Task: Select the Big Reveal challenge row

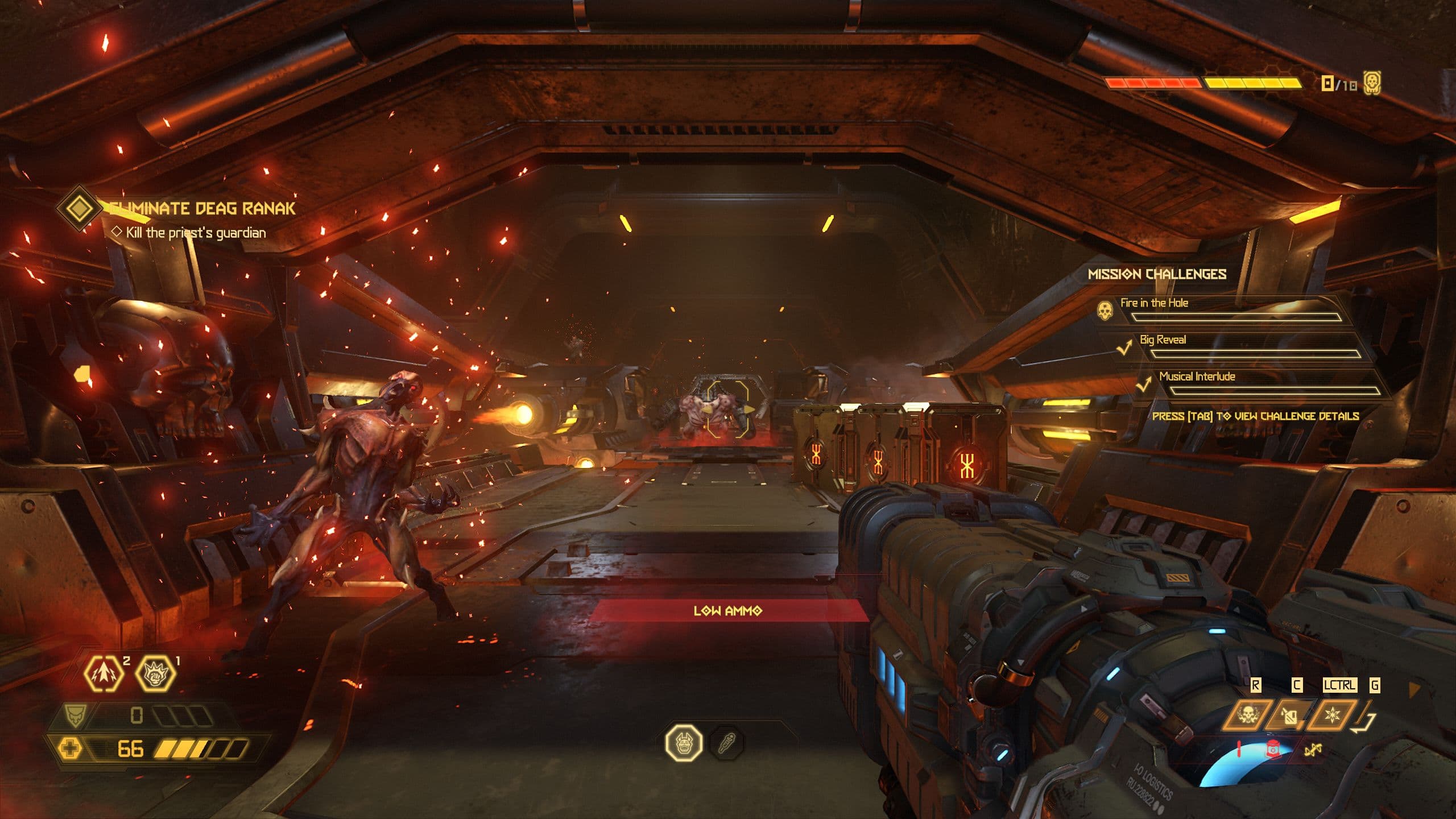Action: point(1163,340)
